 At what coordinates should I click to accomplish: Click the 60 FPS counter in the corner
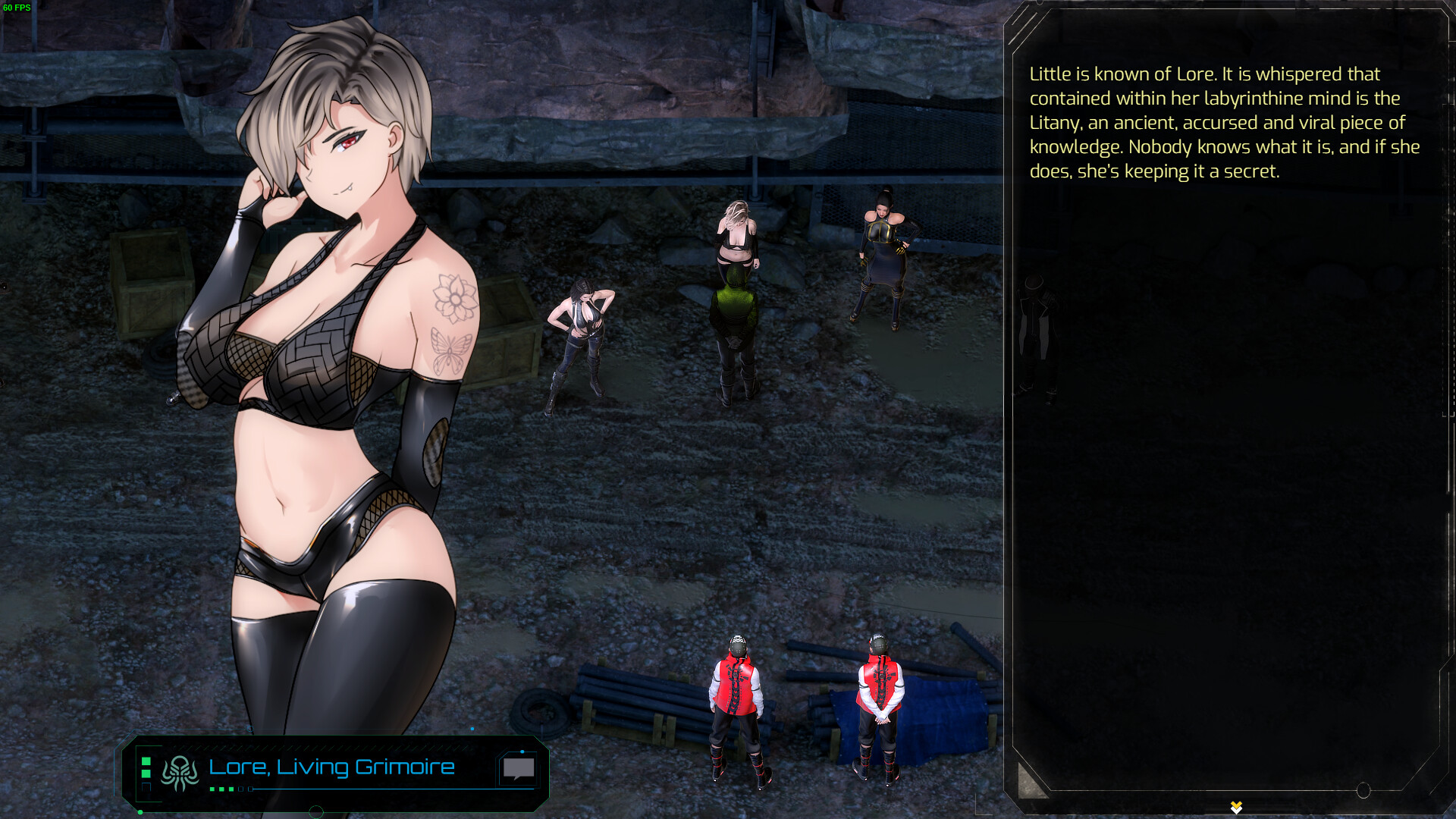tap(17, 6)
